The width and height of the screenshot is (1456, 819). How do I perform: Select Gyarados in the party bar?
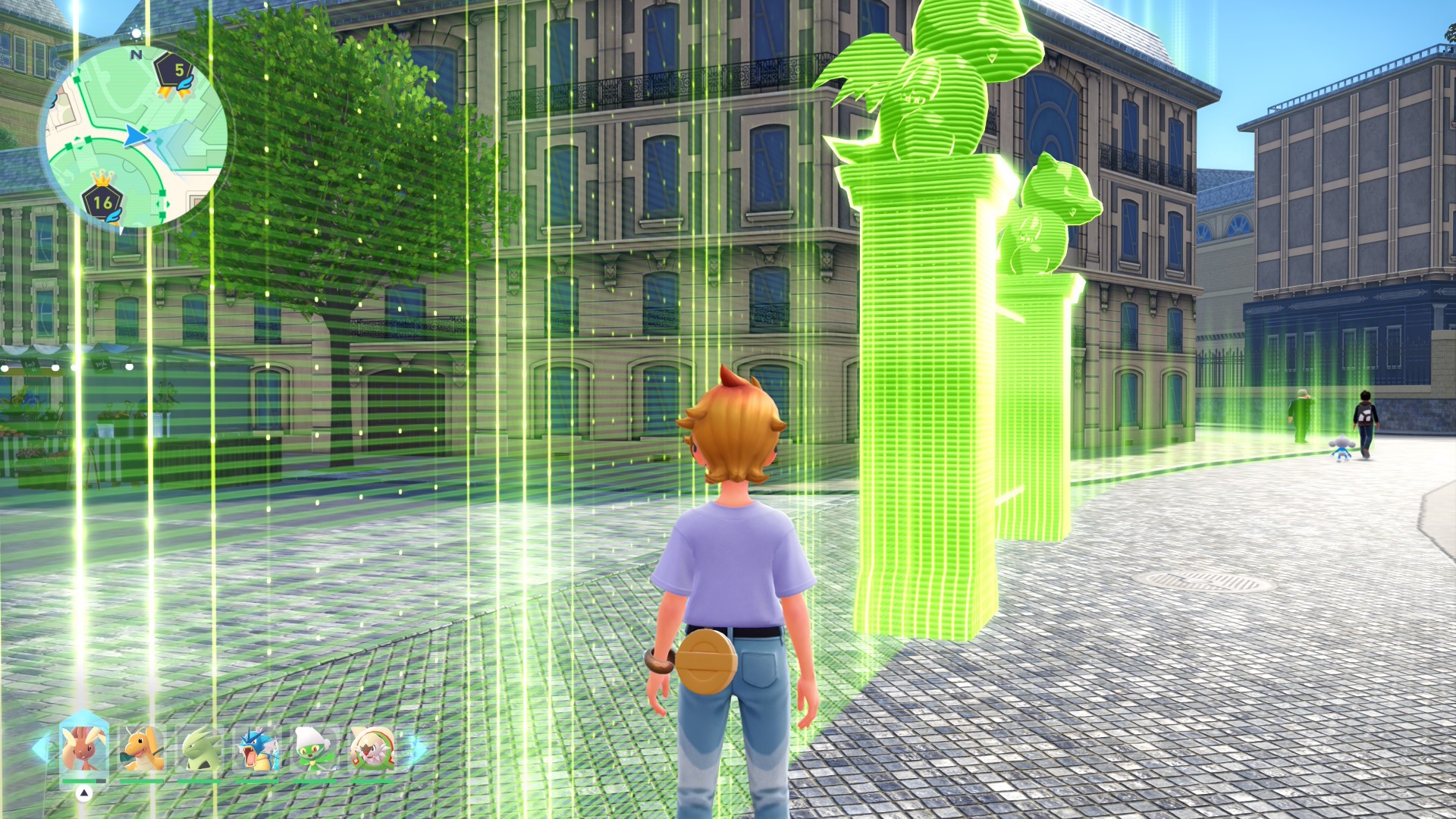pyautogui.click(x=256, y=748)
